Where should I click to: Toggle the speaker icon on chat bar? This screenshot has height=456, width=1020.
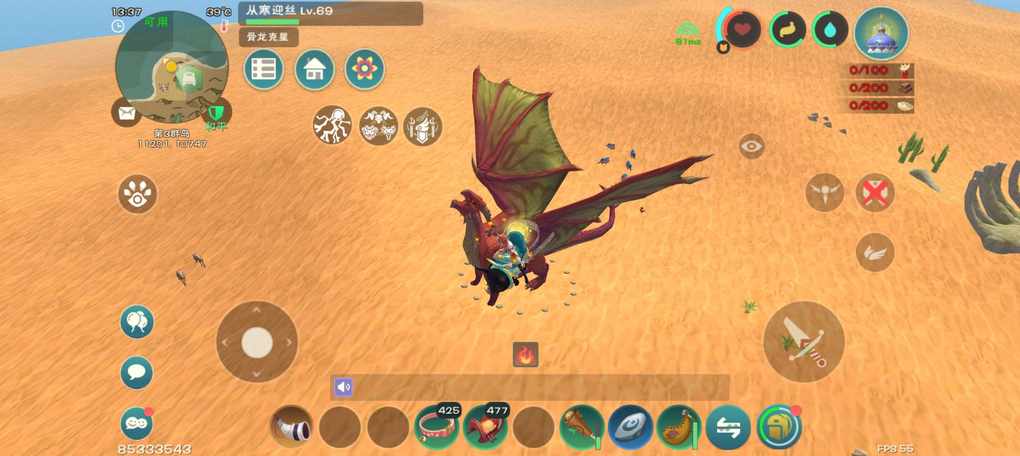click(x=344, y=387)
